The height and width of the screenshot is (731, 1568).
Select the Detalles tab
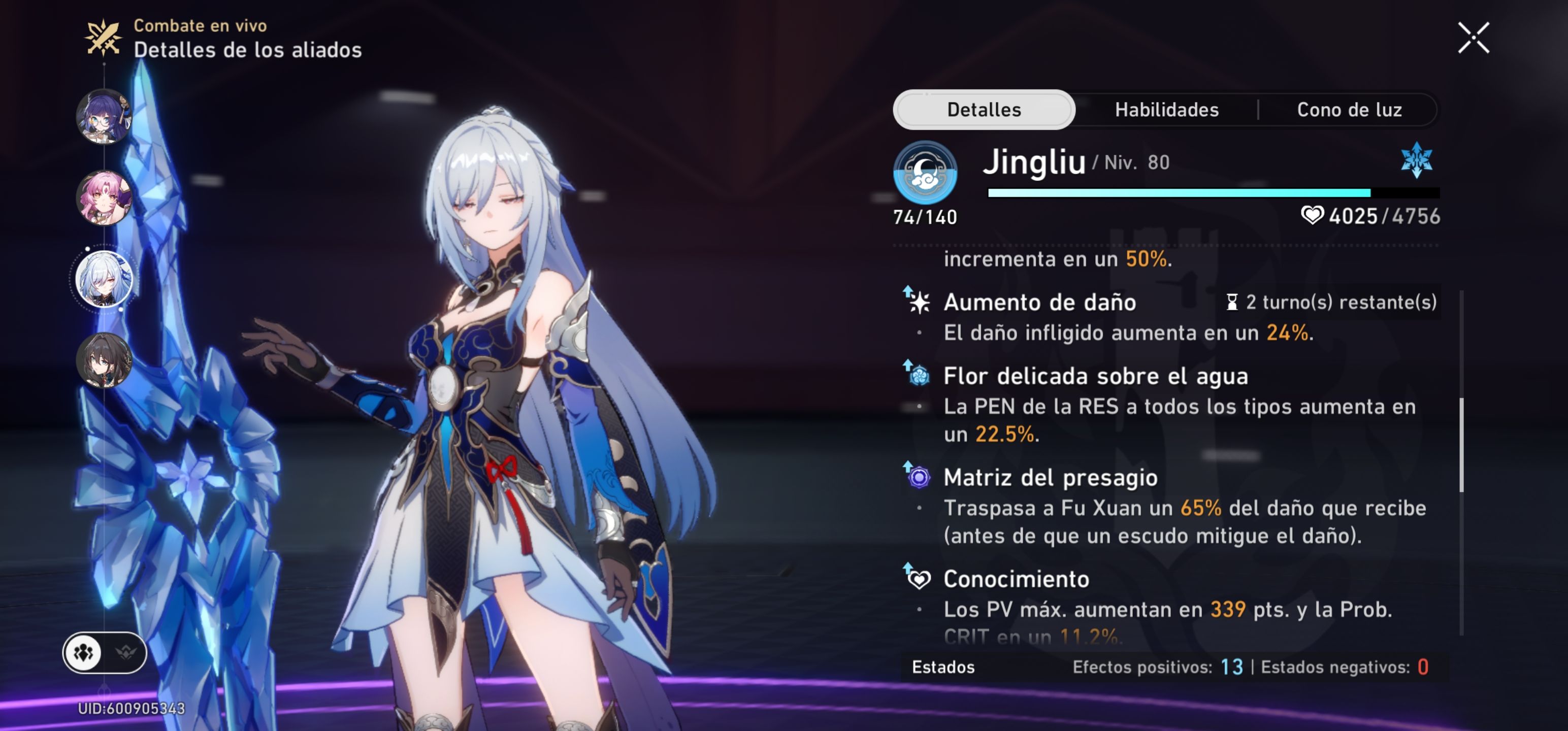click(x=984, y=110)
